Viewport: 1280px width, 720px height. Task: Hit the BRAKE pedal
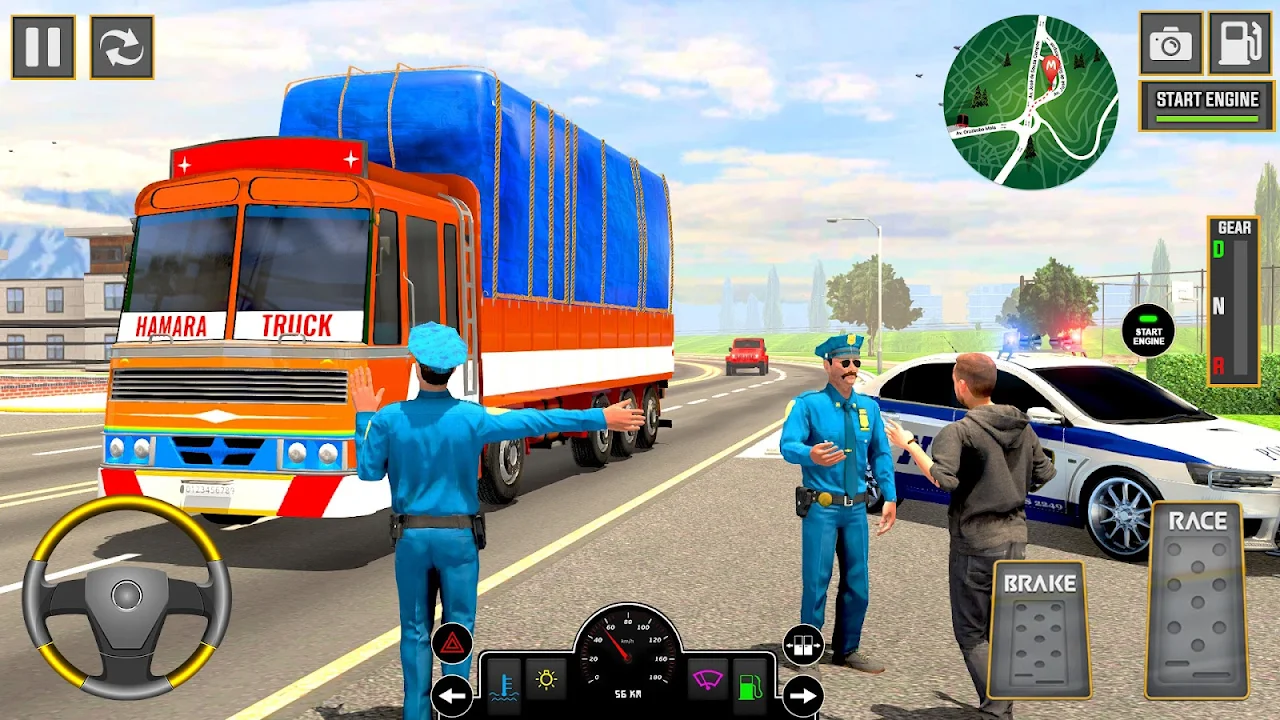pos(1039,628)
